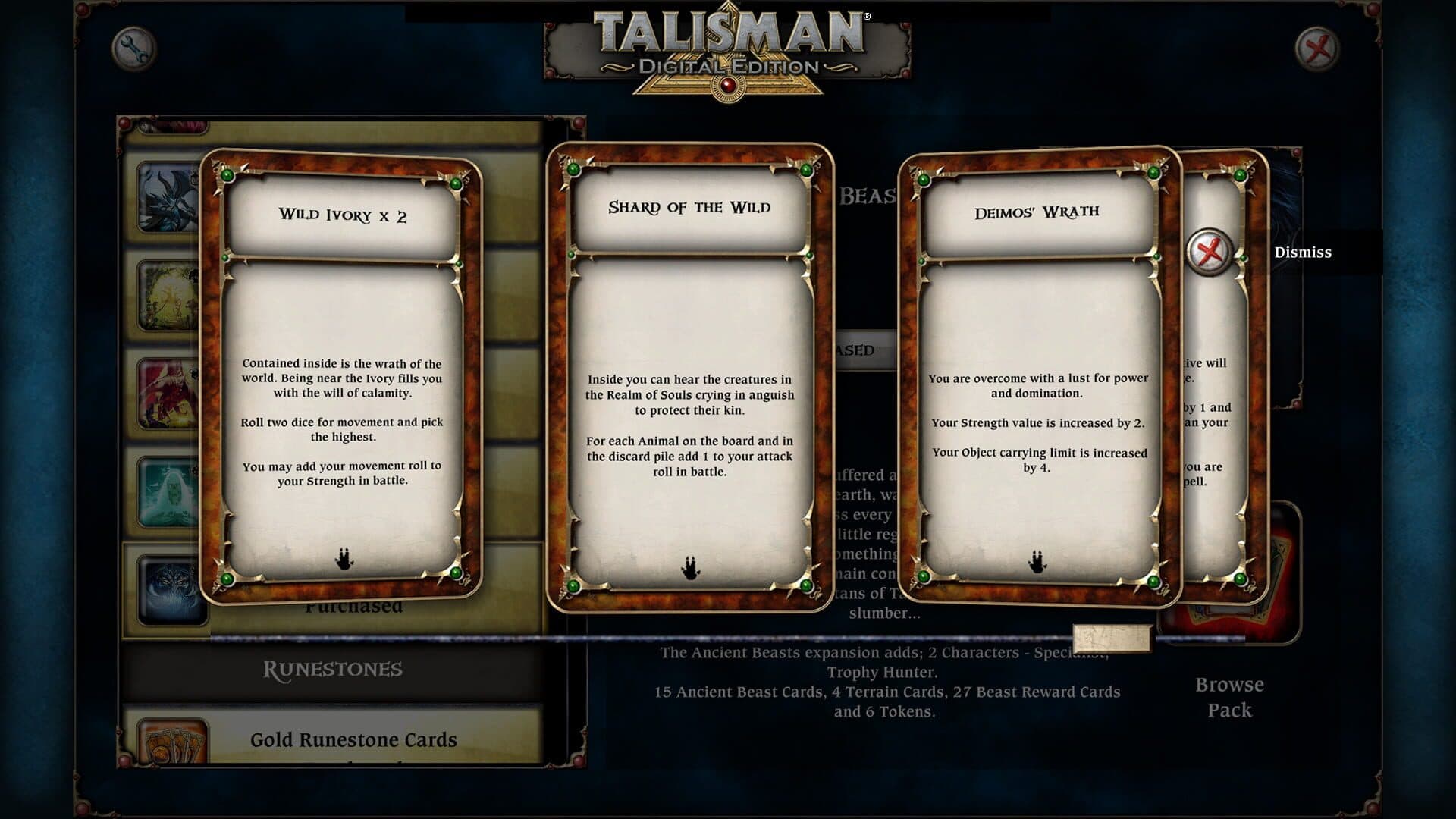
Task: Select the Wild Ivory x 2 card
Action: 341,375
